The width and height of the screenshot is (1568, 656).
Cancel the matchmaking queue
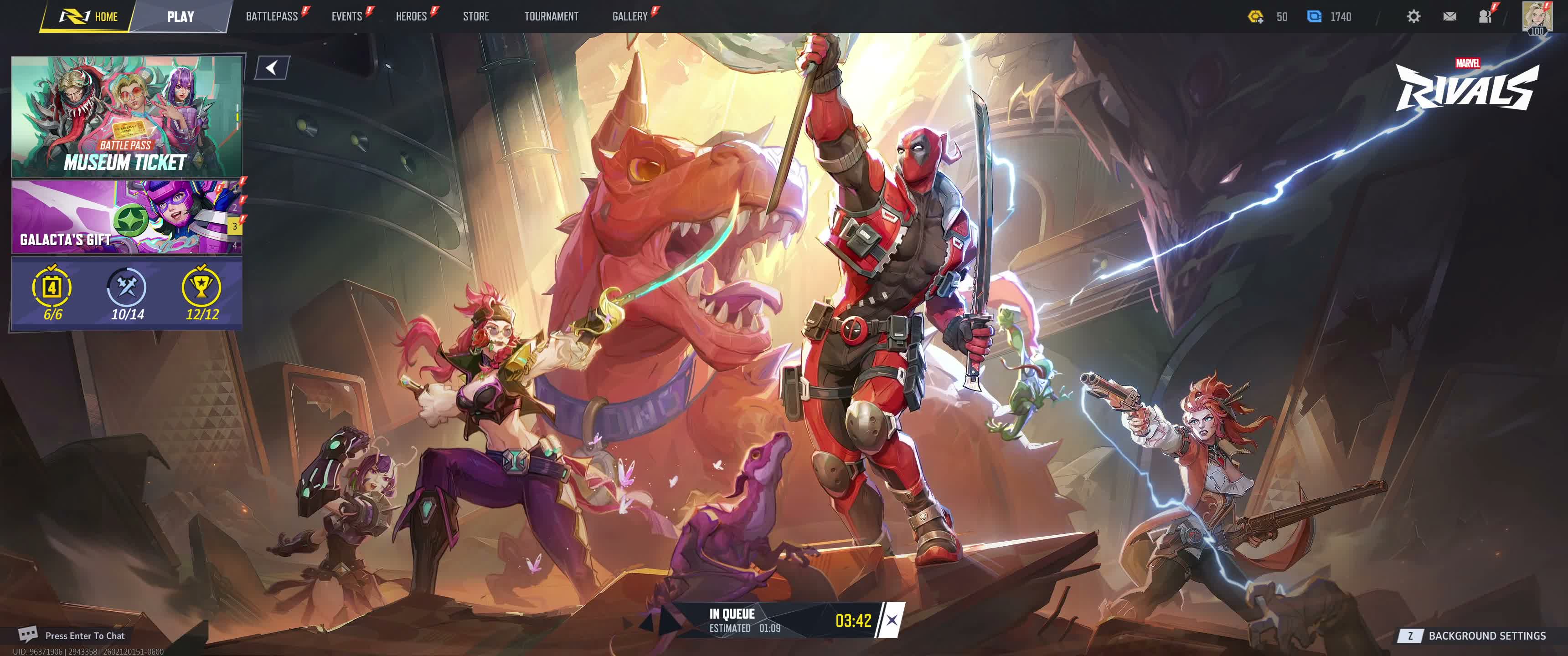pyautogui.click(x=891, y=620)
